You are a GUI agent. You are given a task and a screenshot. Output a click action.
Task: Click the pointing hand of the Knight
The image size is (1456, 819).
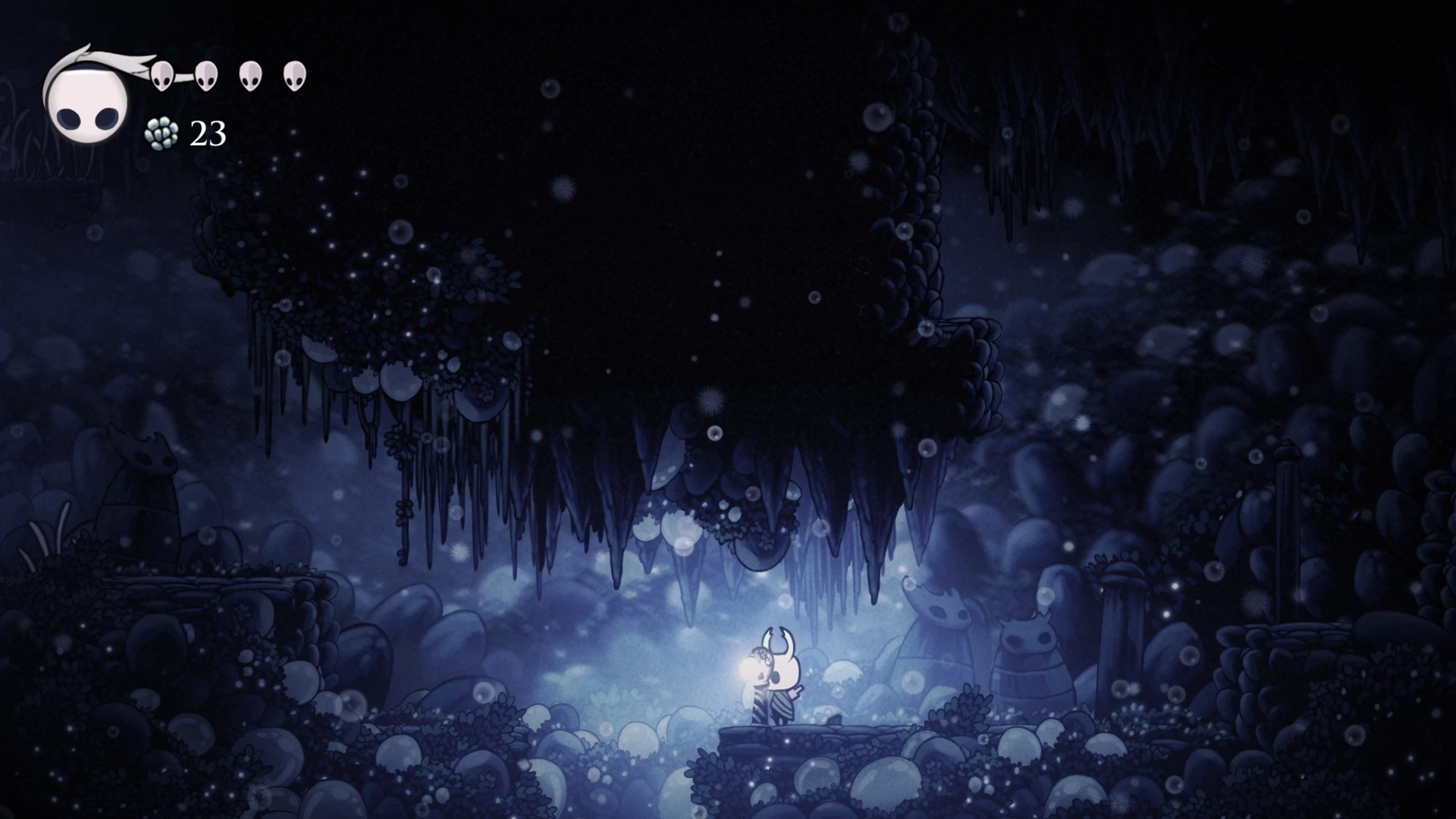pyautogui.click(x=798, y=692)
